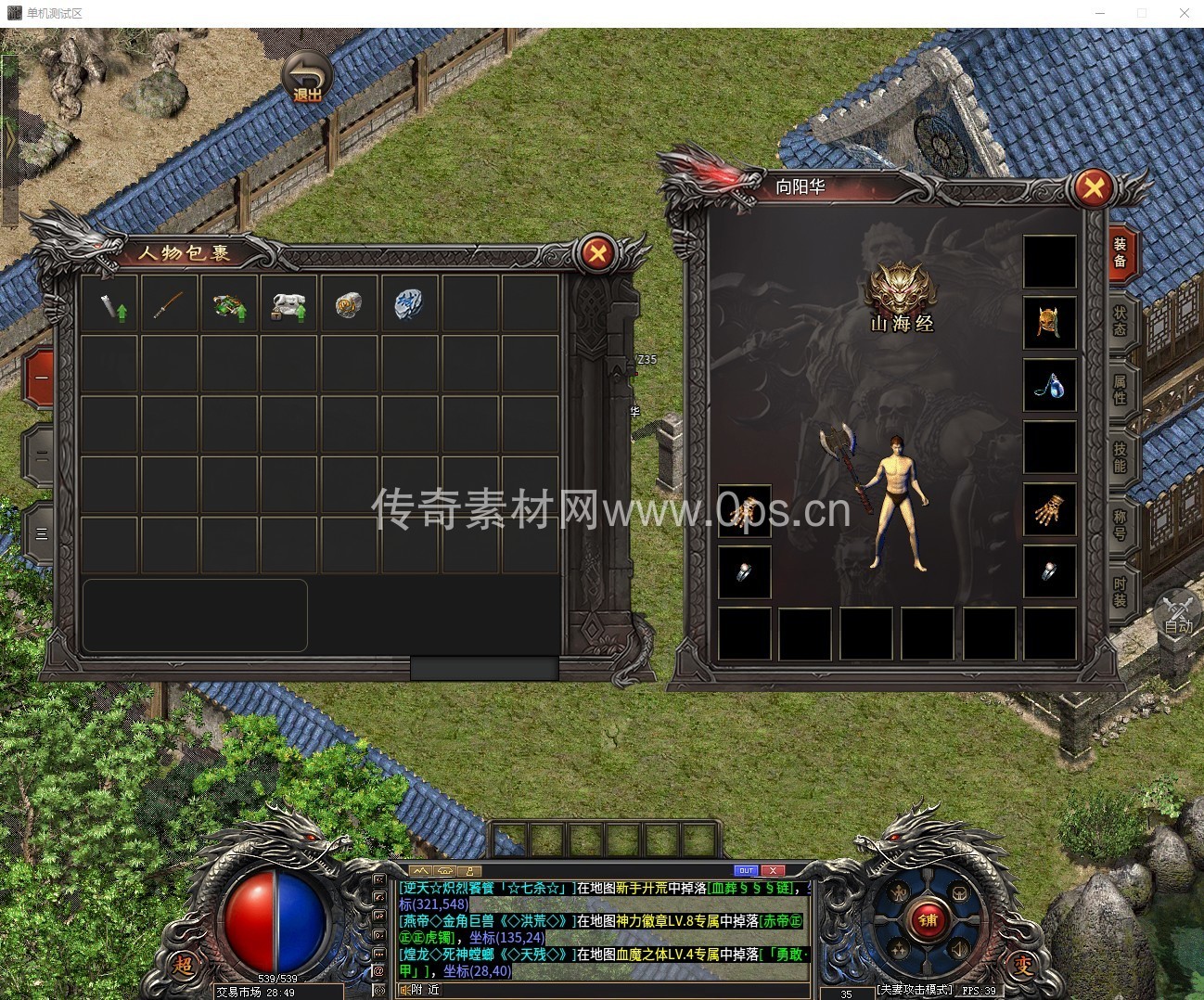Open the 时装 fashion tab
The image size is (1204, 1000).
coord(1121,591)
